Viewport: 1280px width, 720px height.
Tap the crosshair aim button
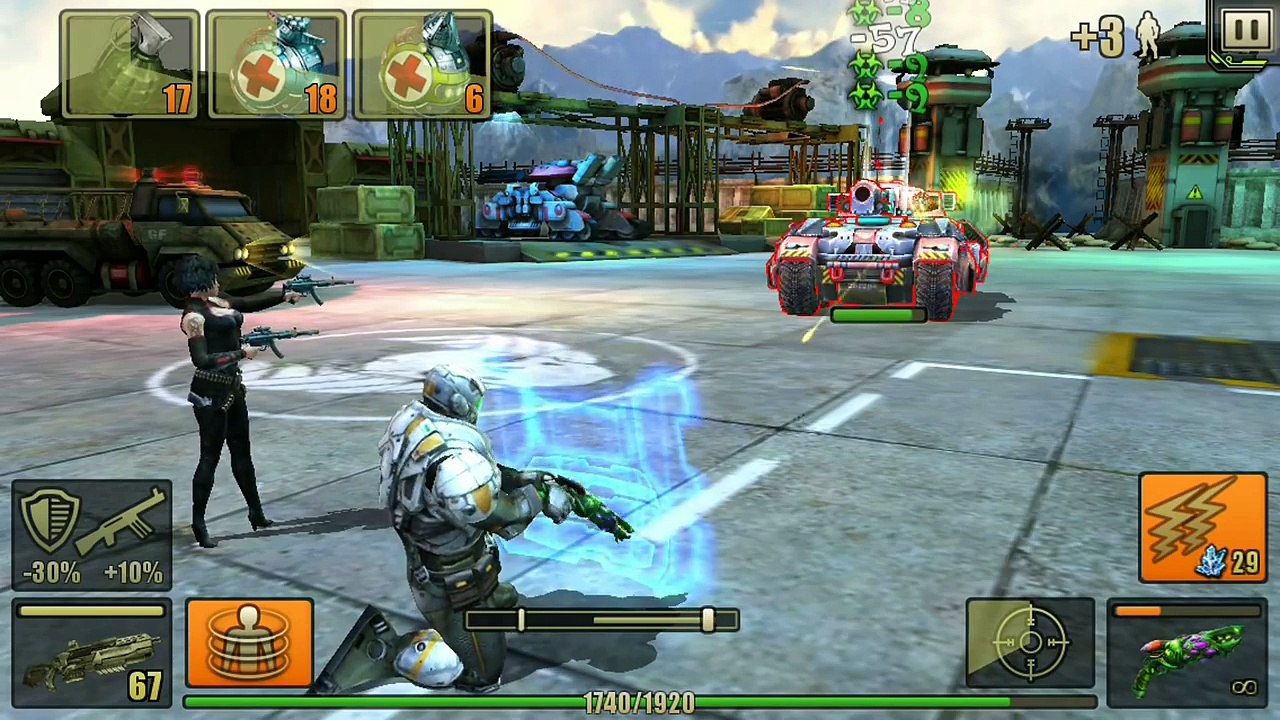1030,643
